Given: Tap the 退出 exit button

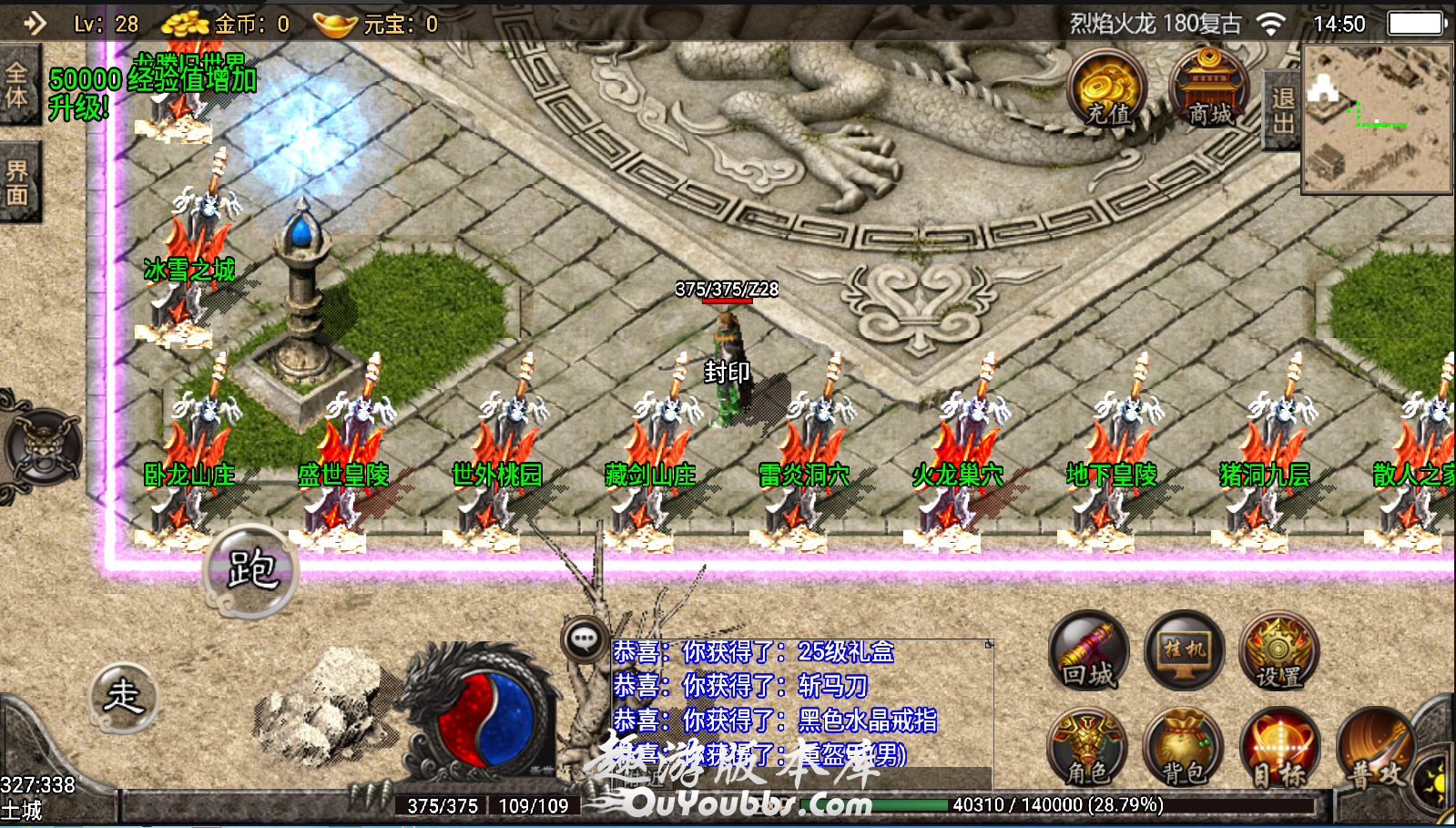Looking at the screenshot, I should coord(1283,110).
